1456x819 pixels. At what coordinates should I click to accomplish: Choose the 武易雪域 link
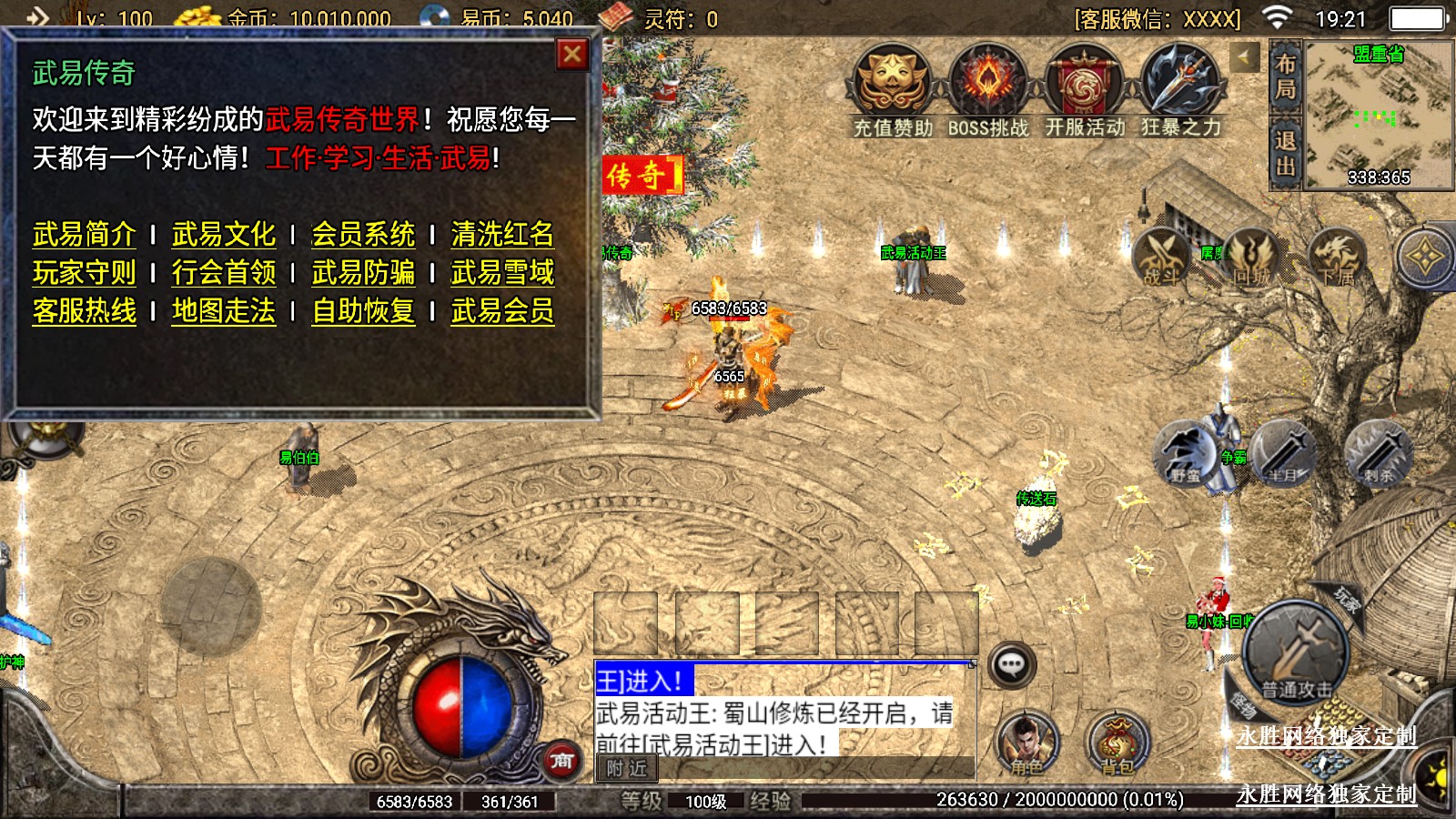point(502,273)
